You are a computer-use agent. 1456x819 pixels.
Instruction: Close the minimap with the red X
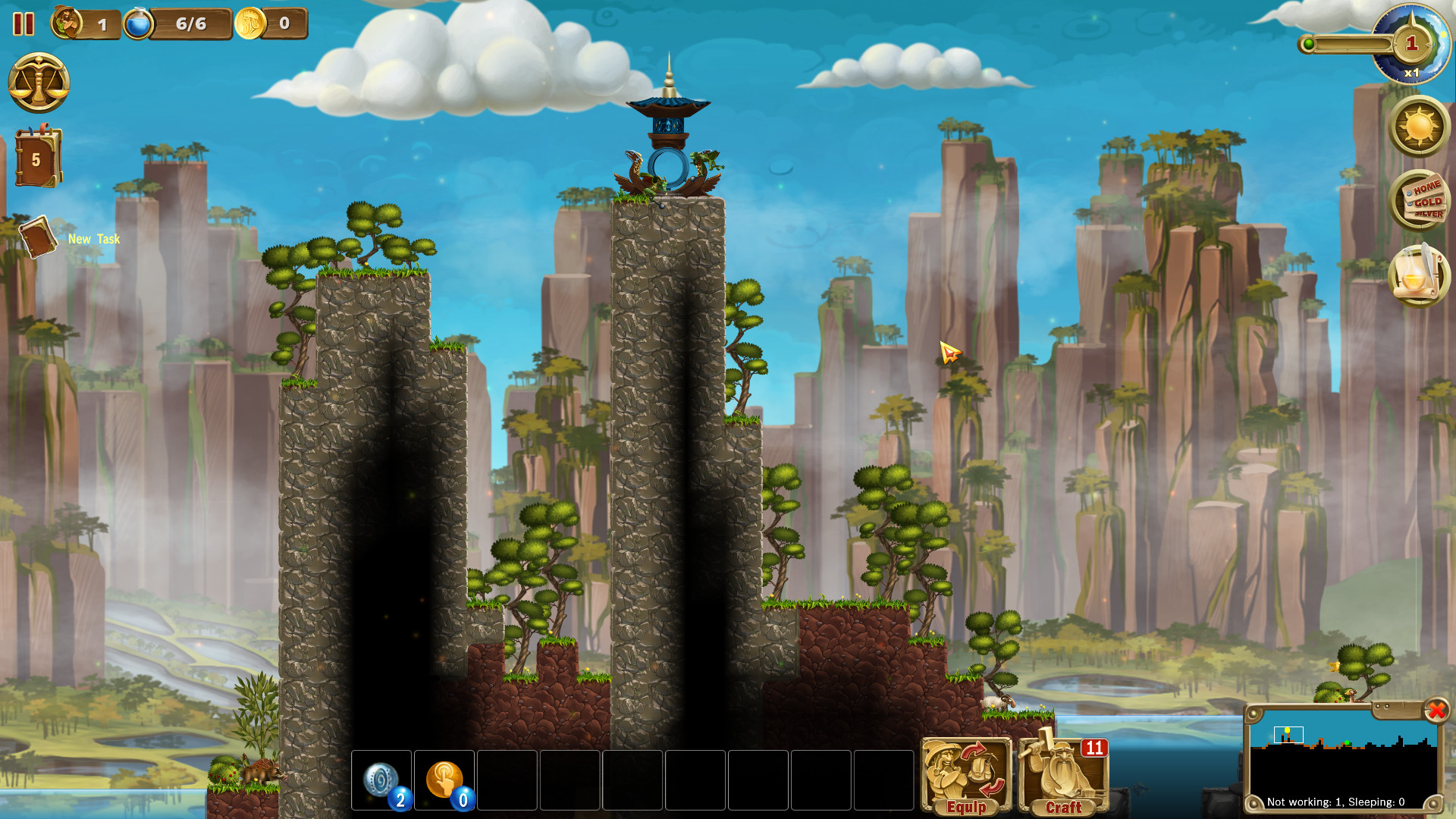tap(1436, 711)
